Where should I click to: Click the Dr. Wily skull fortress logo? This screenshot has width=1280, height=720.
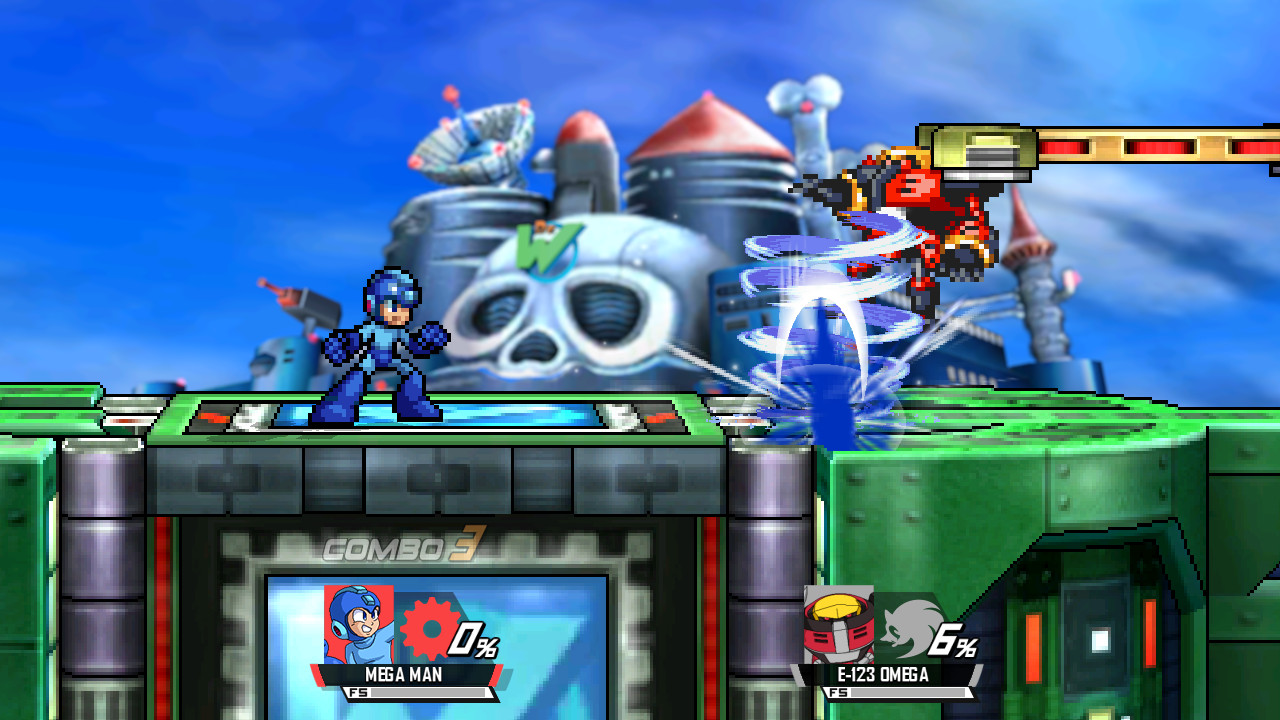click(560, 320)
